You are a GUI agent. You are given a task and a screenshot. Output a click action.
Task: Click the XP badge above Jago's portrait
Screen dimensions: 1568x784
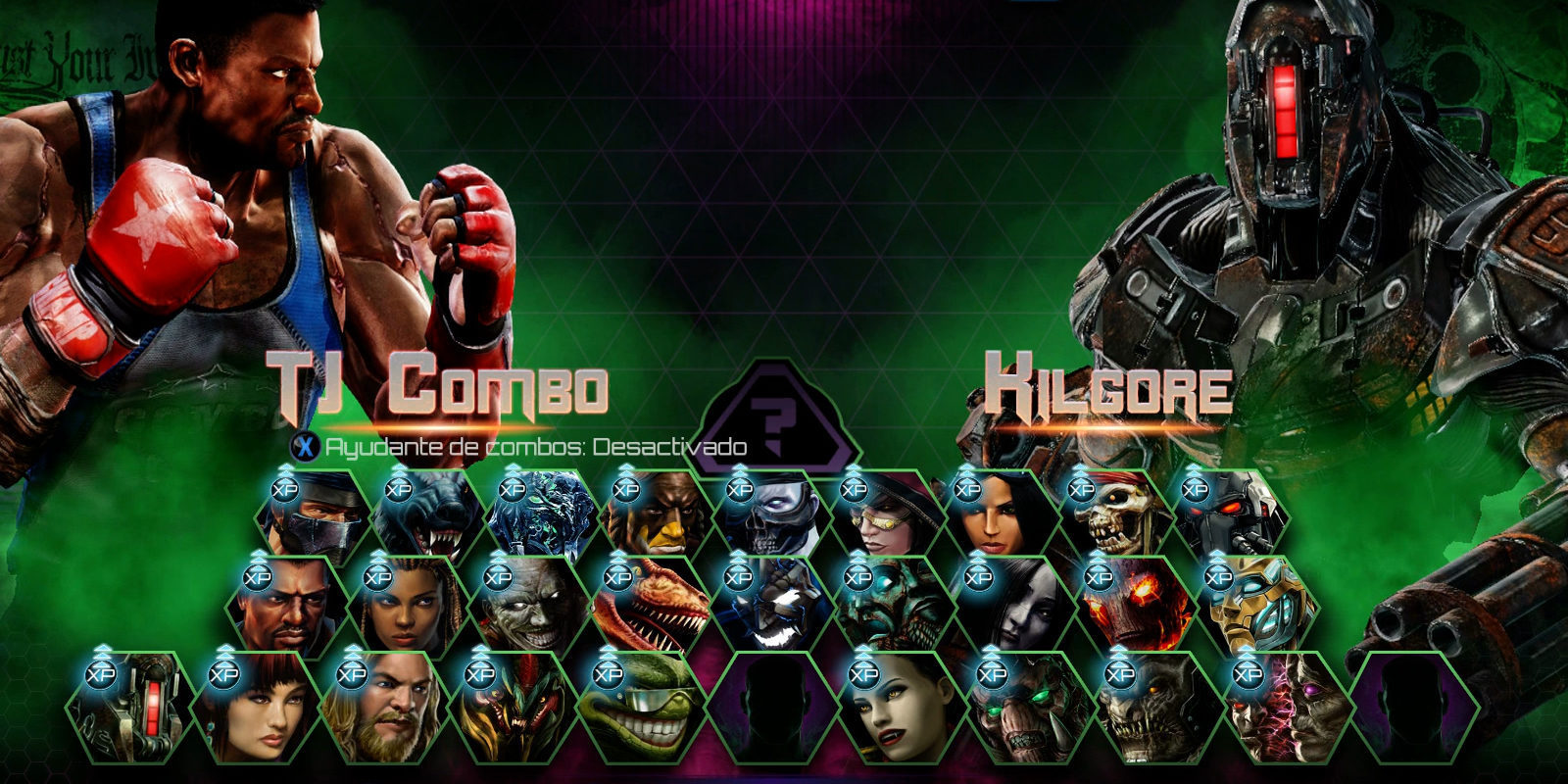tap(284, 488)
